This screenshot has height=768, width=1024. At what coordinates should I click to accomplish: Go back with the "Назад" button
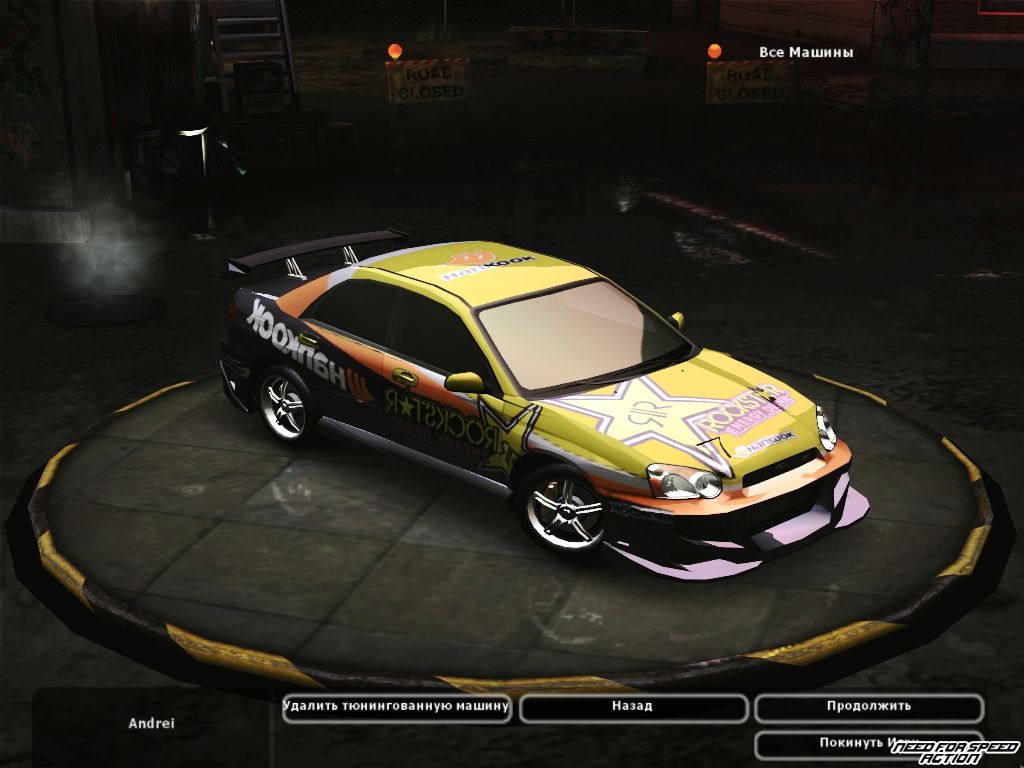click(633, 707)
